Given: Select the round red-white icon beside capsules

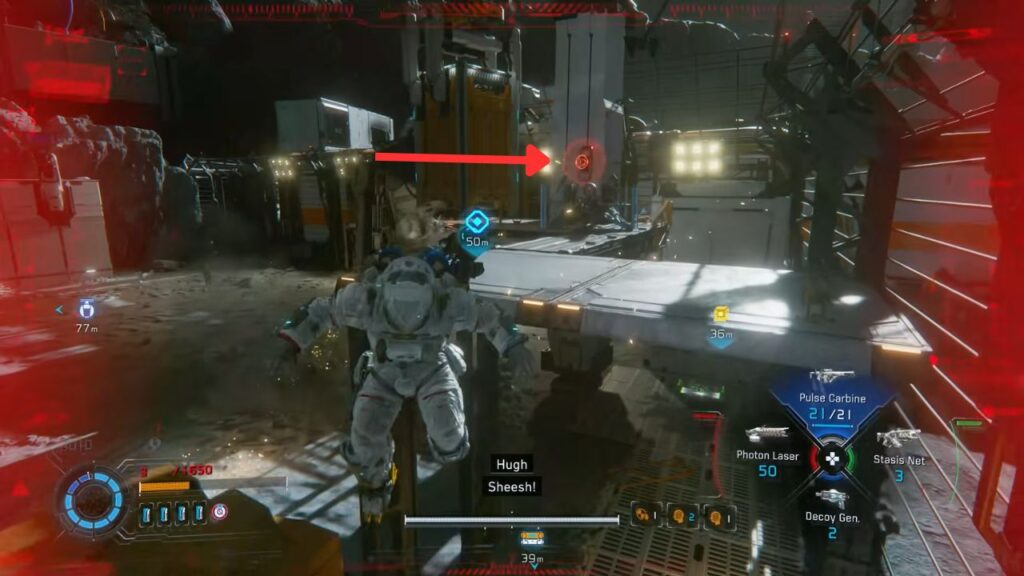Looking at the screenshot, I should pyautogui.click(x=220, y=513).
